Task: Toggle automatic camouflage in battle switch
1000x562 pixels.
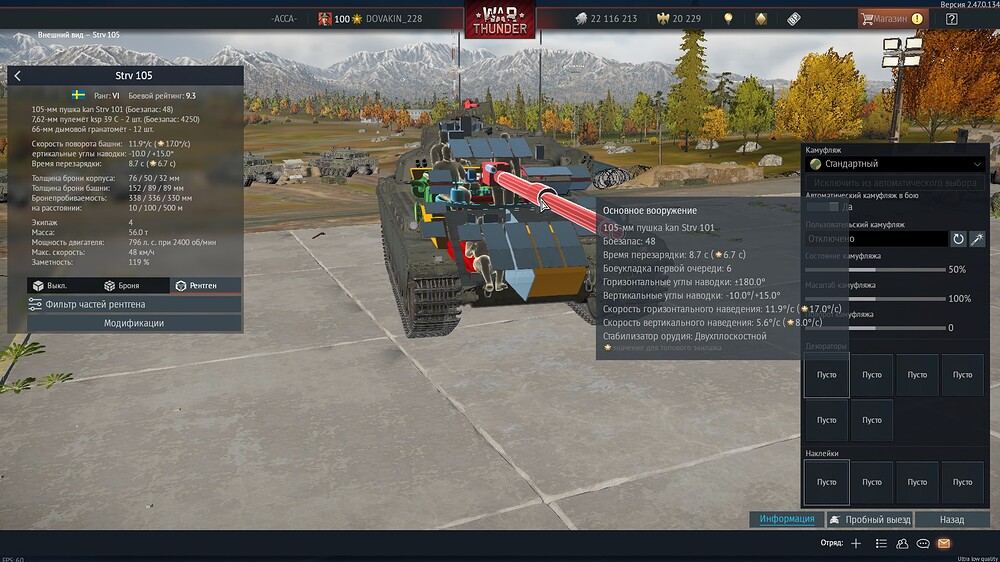Action: click(x=824, y=206)
